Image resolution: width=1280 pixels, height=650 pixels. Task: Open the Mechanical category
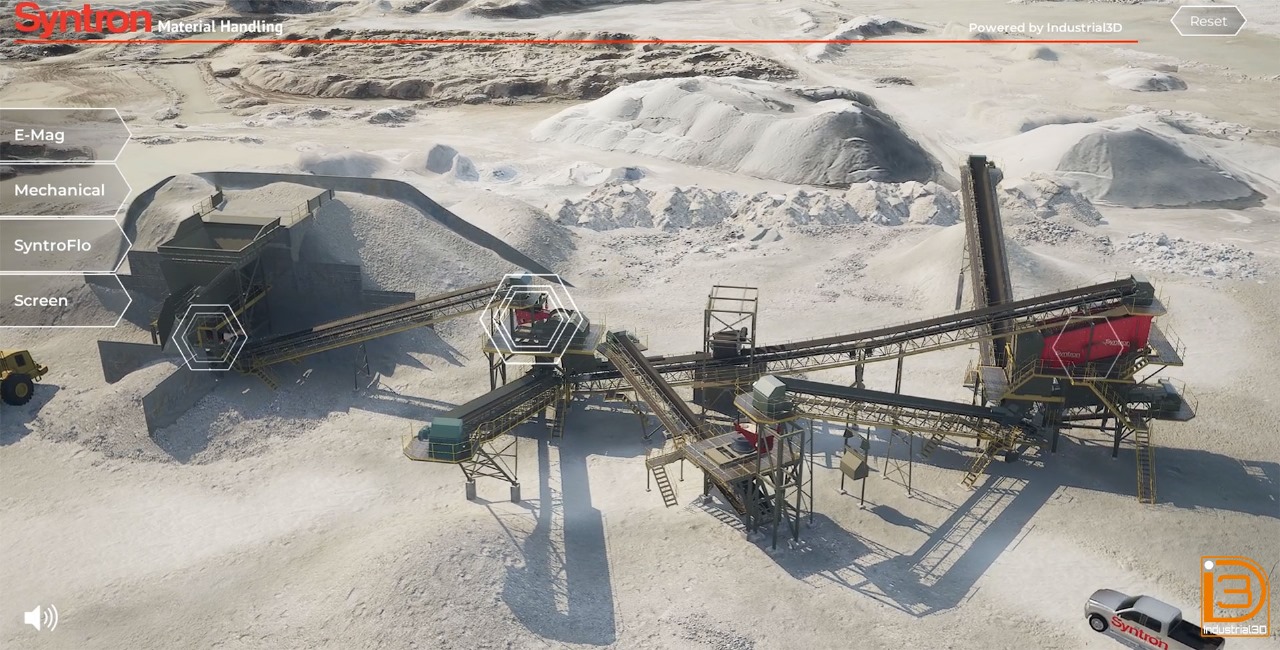(60, 190)
